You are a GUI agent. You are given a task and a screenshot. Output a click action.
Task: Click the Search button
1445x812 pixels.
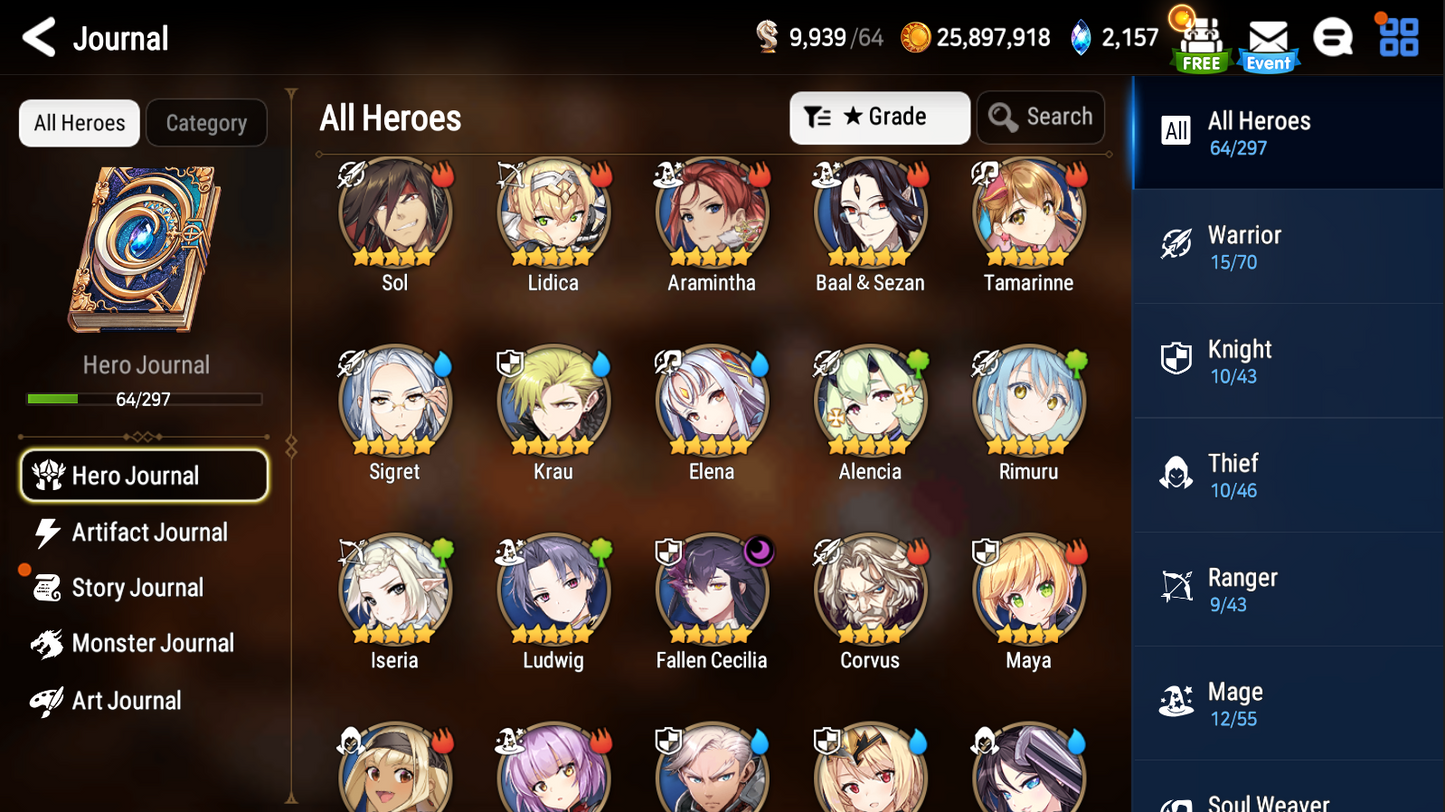tap(1041, 117)
